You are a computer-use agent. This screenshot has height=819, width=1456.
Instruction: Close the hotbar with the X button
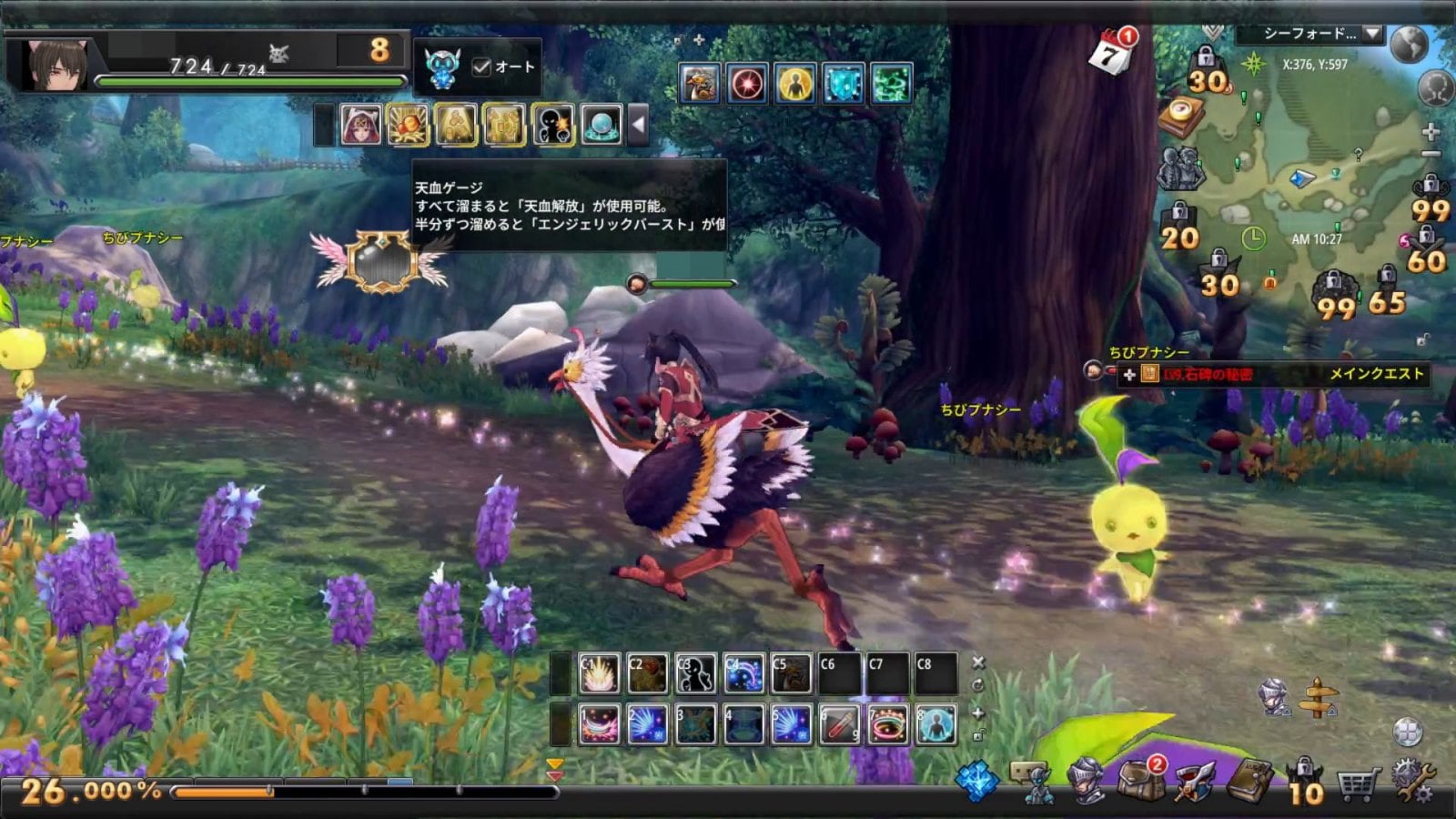click(x=978, y=662)
